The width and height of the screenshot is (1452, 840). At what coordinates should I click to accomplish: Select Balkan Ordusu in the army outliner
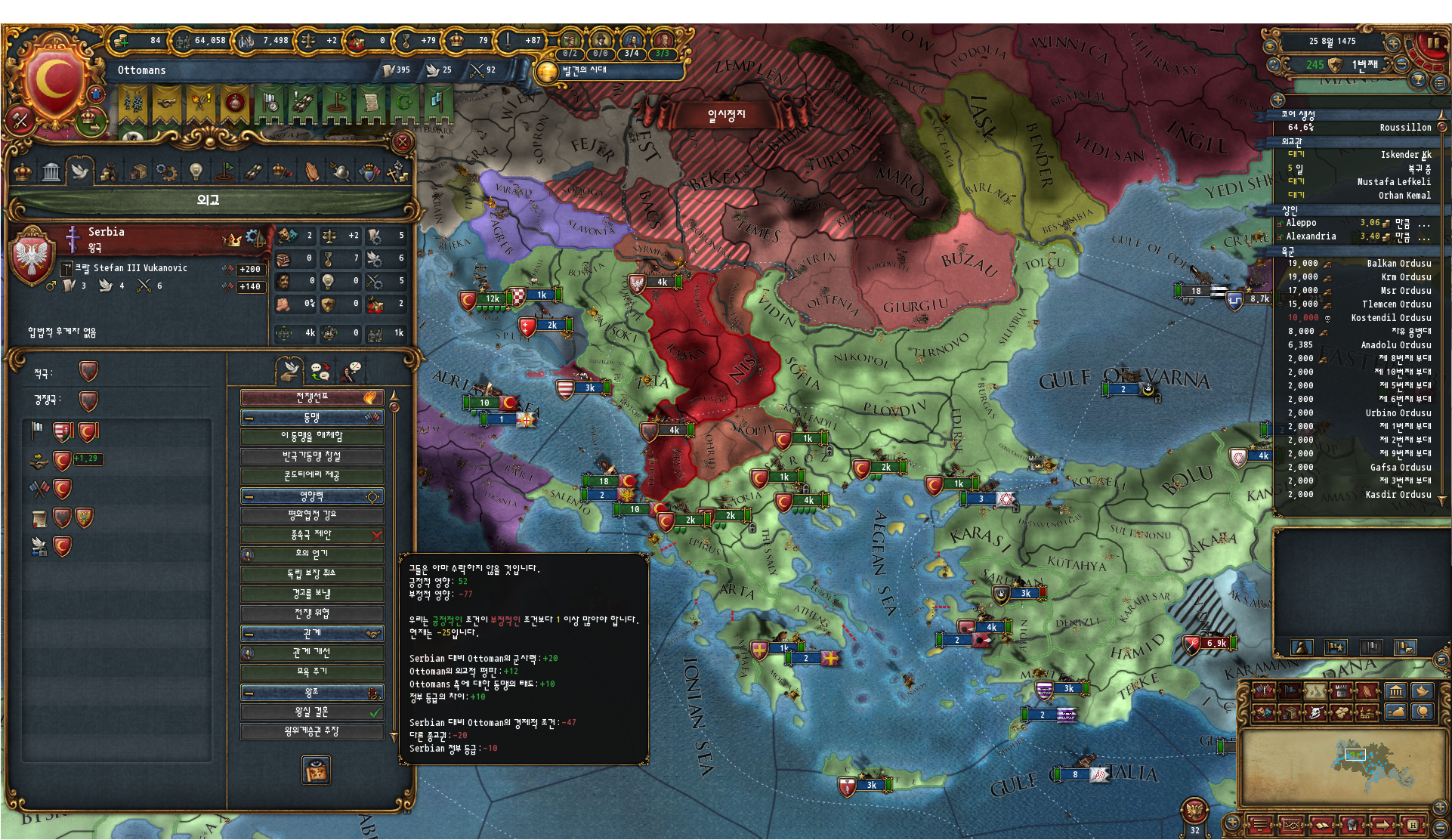(1398, 264)
